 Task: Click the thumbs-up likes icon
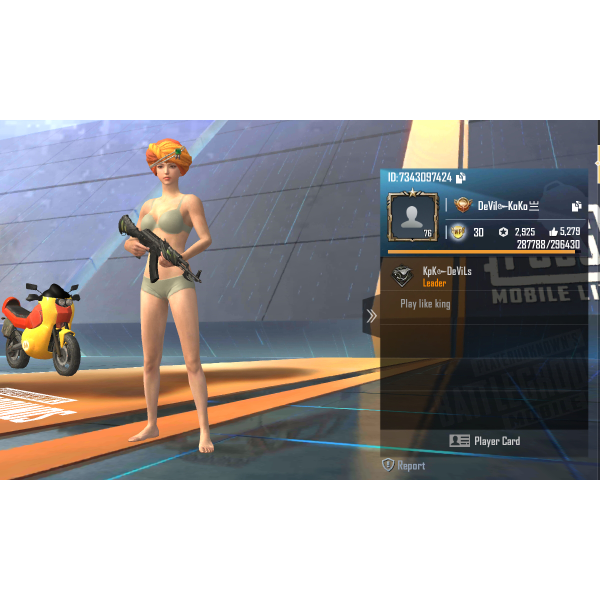click(x=553, y=232)
